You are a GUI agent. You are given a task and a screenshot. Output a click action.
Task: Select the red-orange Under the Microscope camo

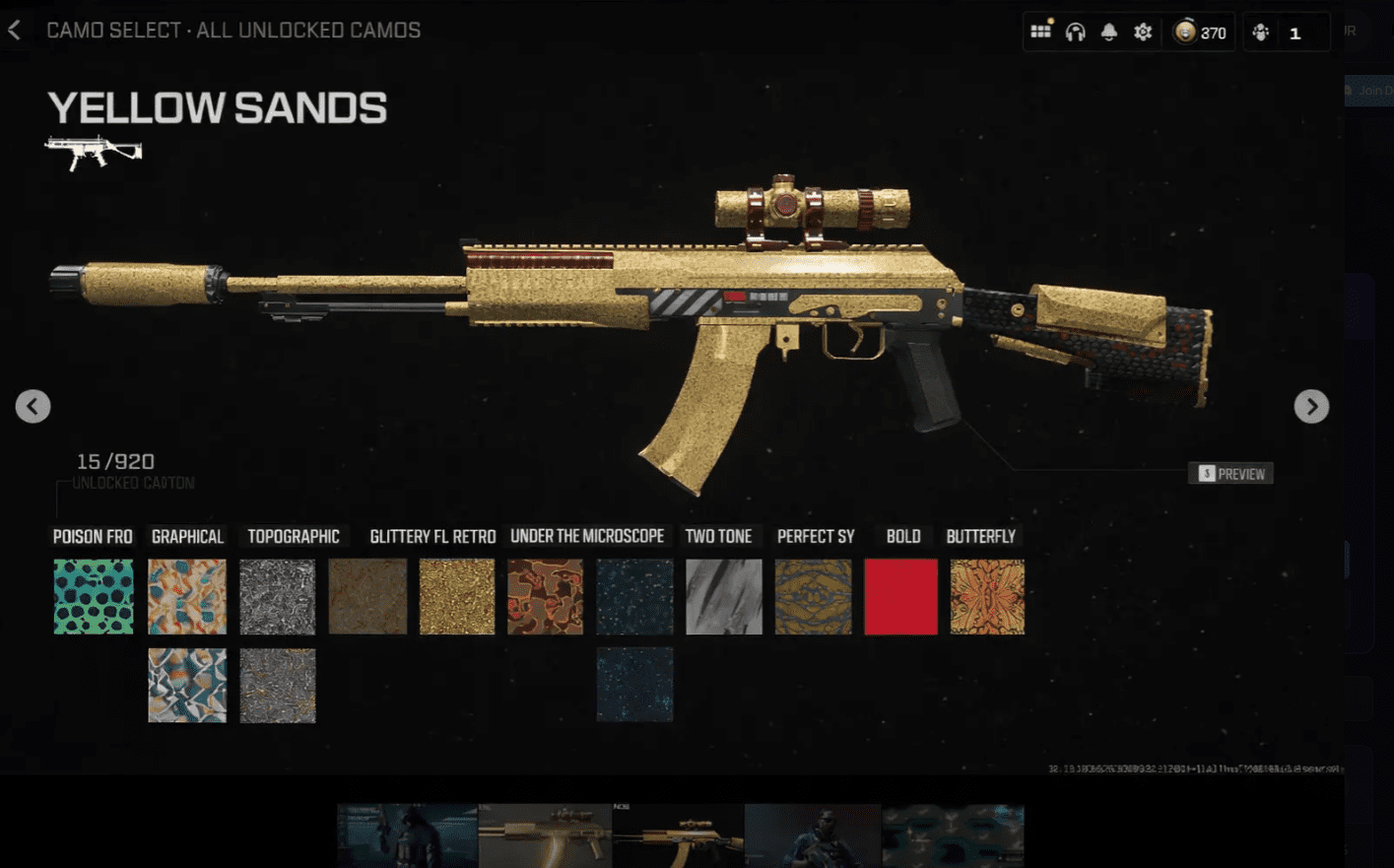pos(545,596)
